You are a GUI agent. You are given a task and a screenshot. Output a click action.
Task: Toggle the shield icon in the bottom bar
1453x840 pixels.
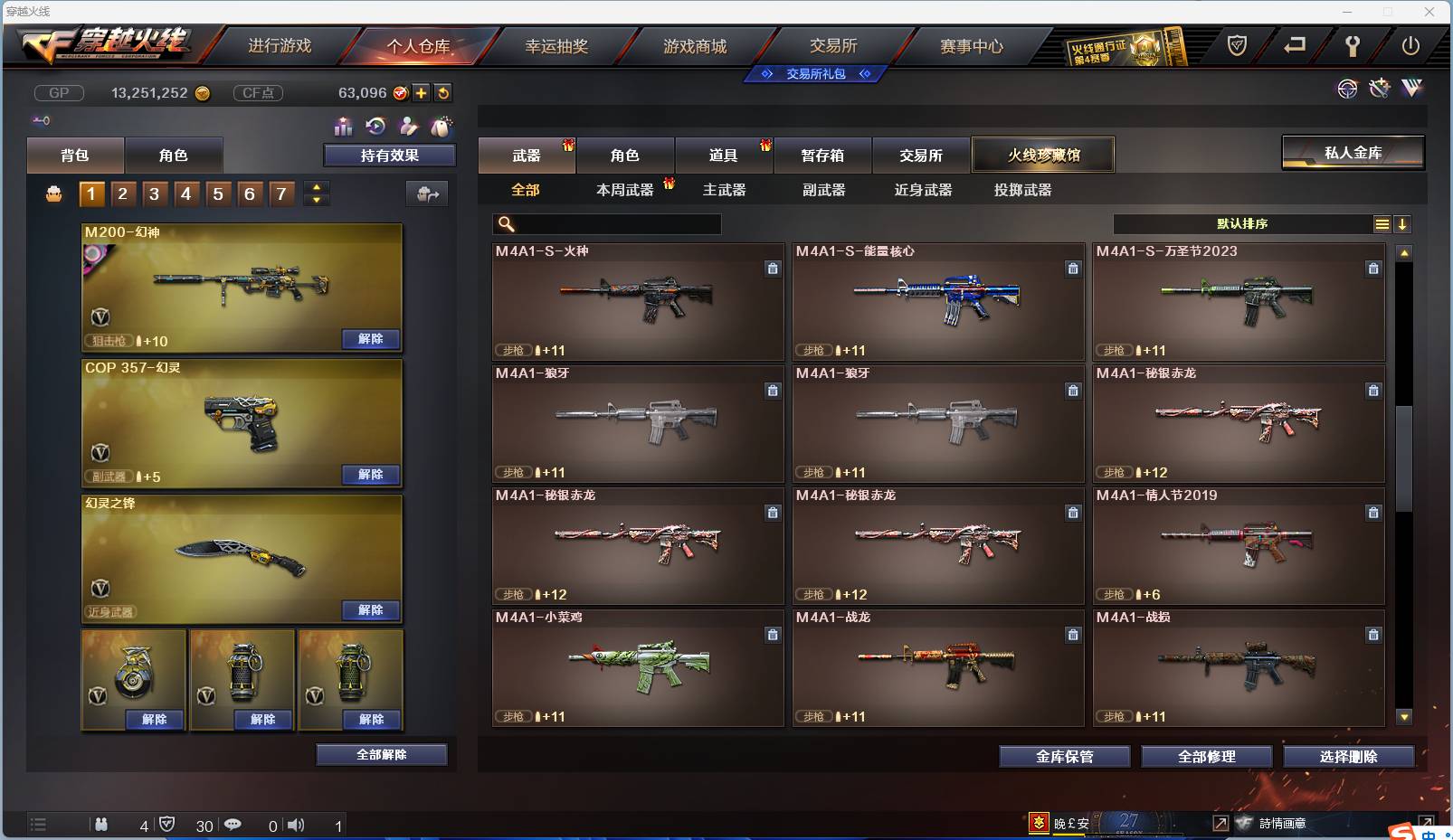(167, 825)
